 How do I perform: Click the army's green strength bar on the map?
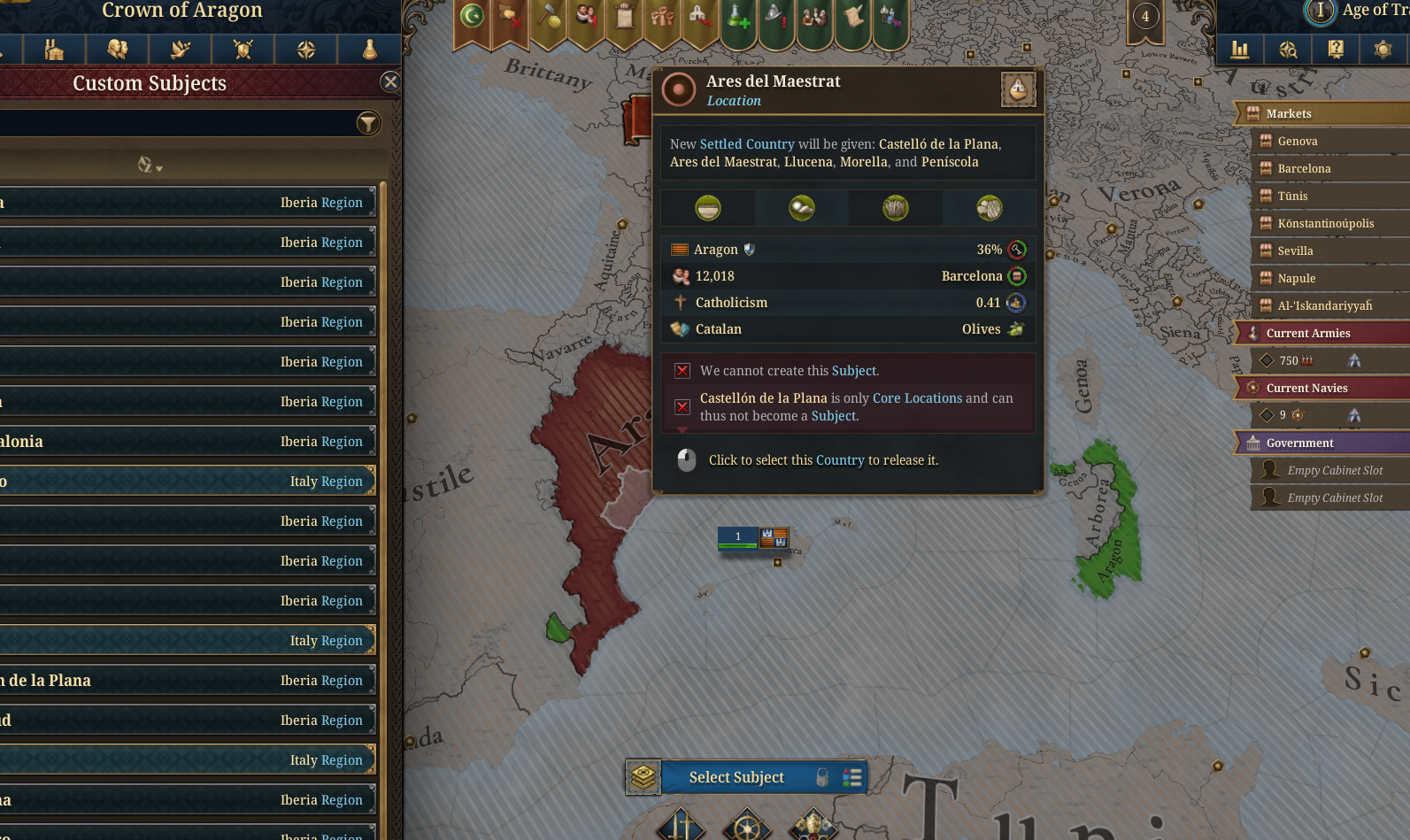point(736,543)
